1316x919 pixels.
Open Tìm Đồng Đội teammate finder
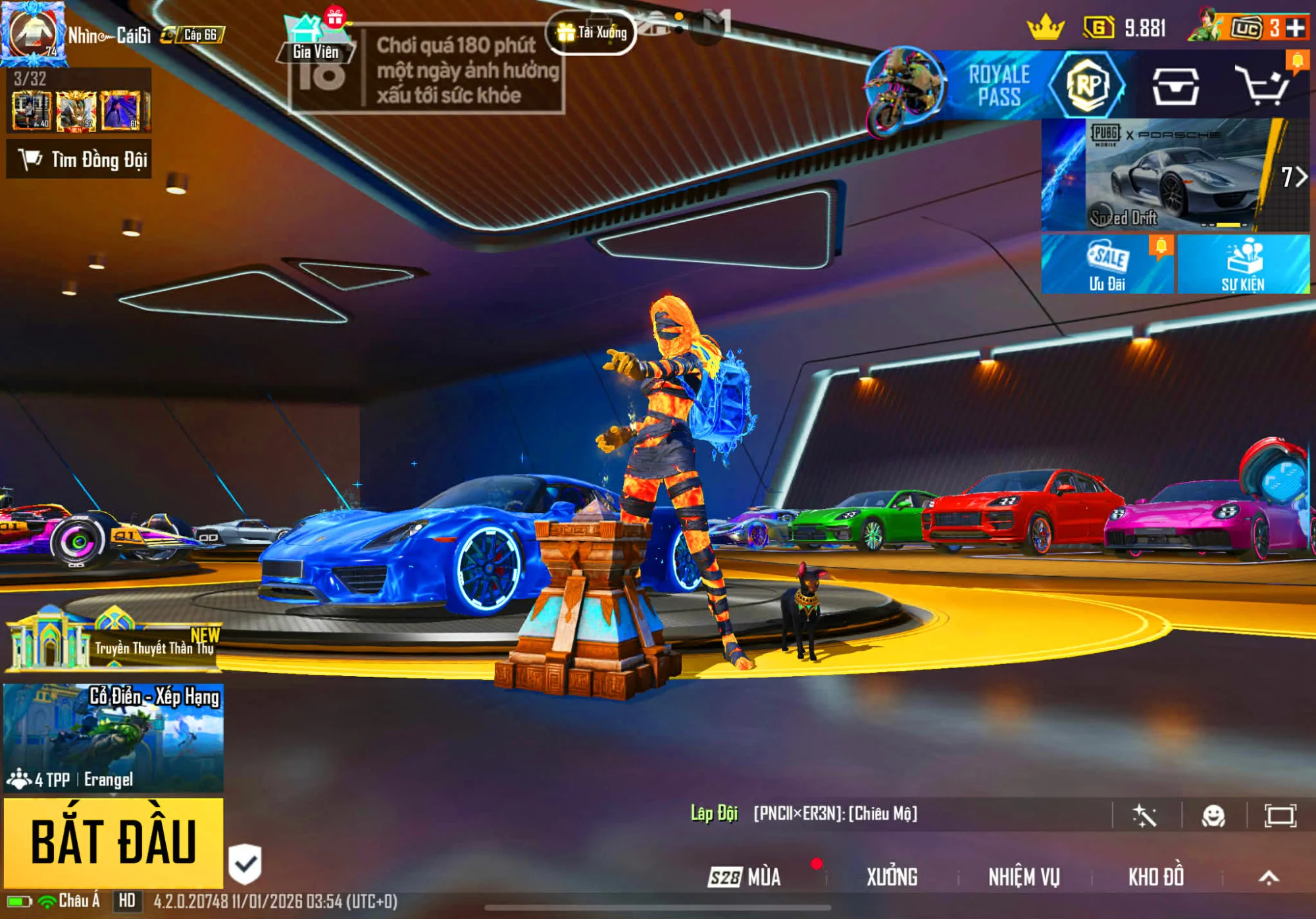click(x=80, y=159)
